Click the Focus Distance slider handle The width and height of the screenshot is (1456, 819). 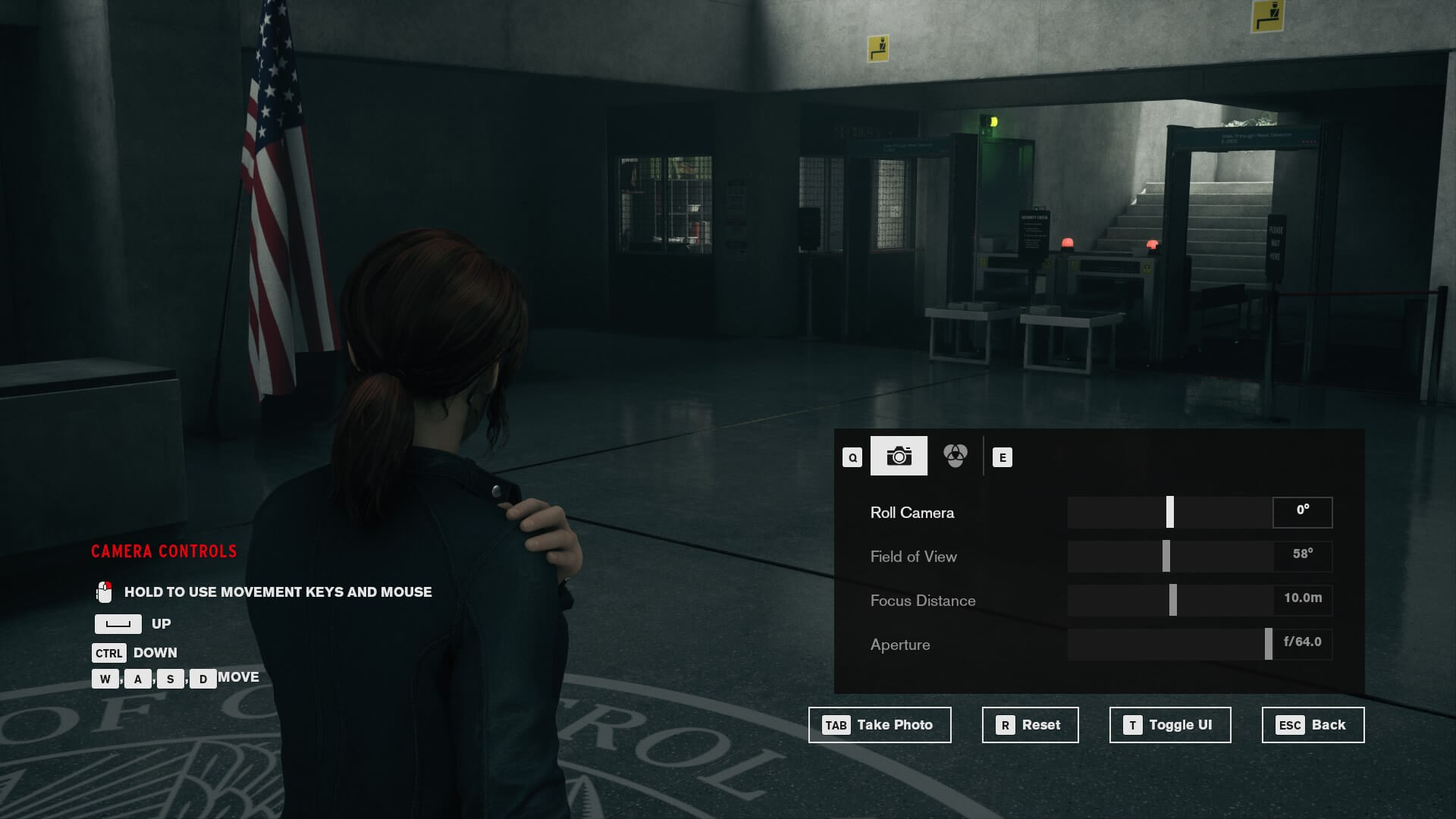click(x=1175, y=600)
